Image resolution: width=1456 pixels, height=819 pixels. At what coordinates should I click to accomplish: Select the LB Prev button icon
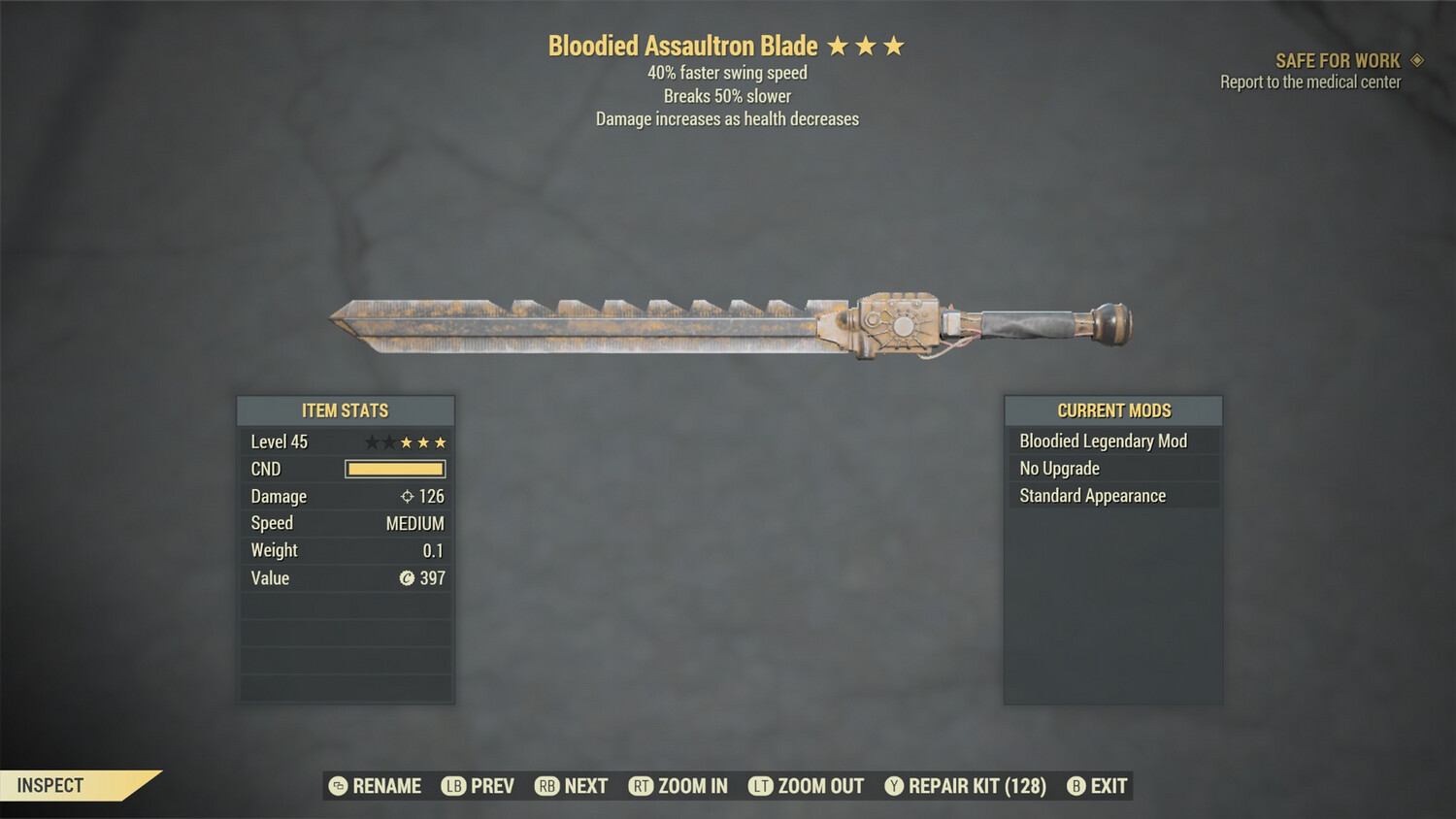point(453,786)
